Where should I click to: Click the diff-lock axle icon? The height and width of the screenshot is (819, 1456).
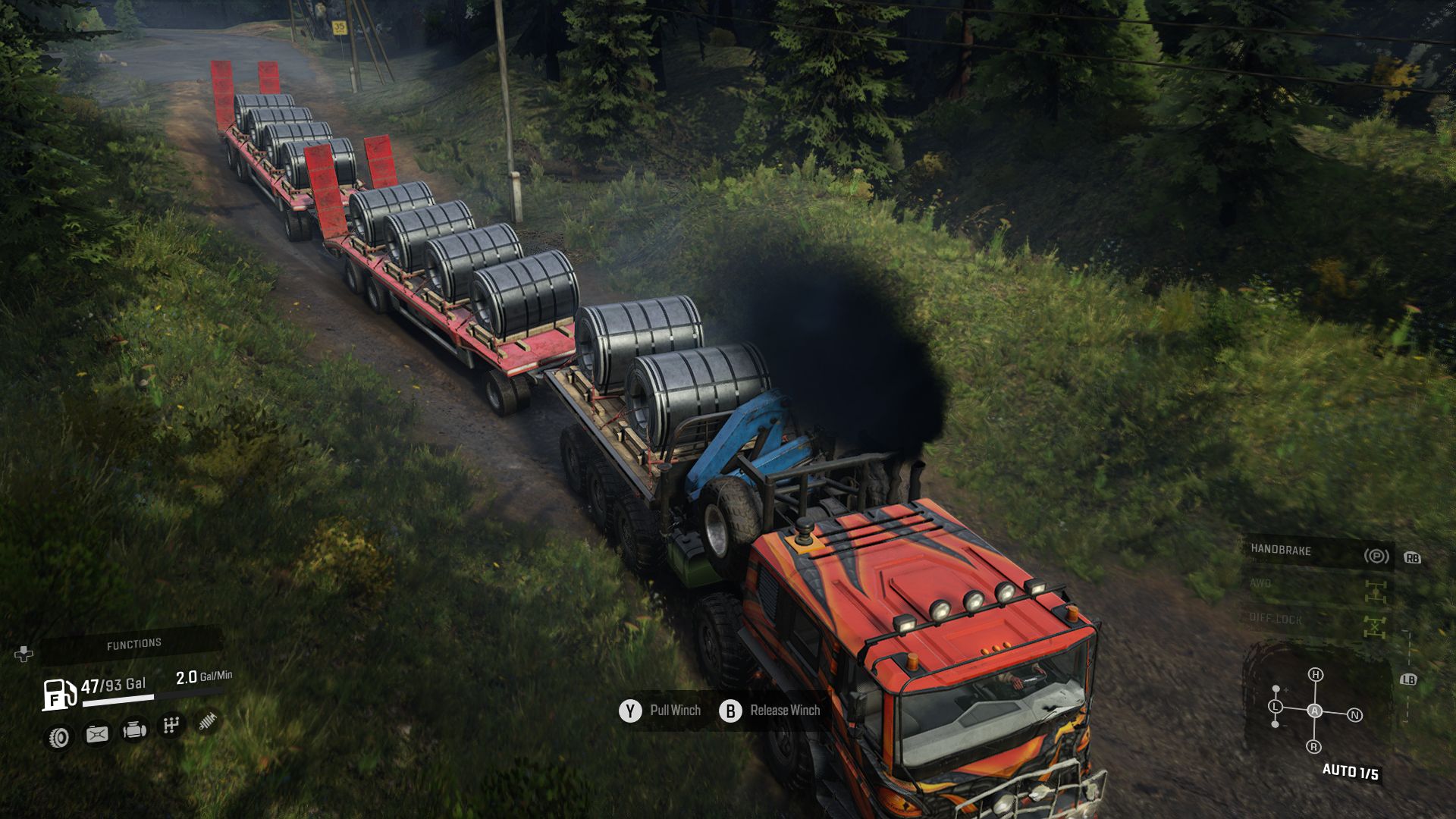1375,627
